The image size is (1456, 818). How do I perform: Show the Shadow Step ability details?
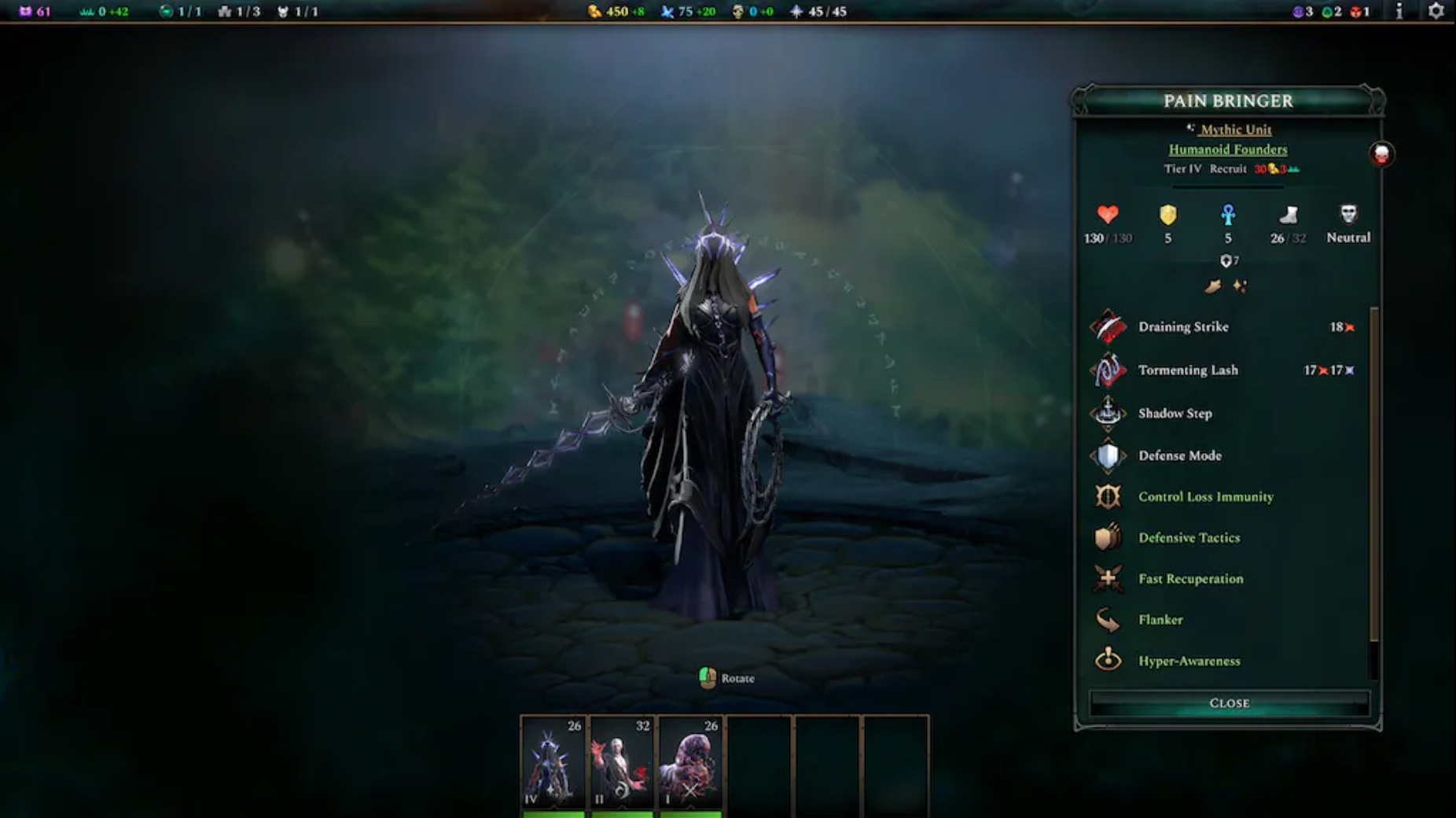point(1175,414)
